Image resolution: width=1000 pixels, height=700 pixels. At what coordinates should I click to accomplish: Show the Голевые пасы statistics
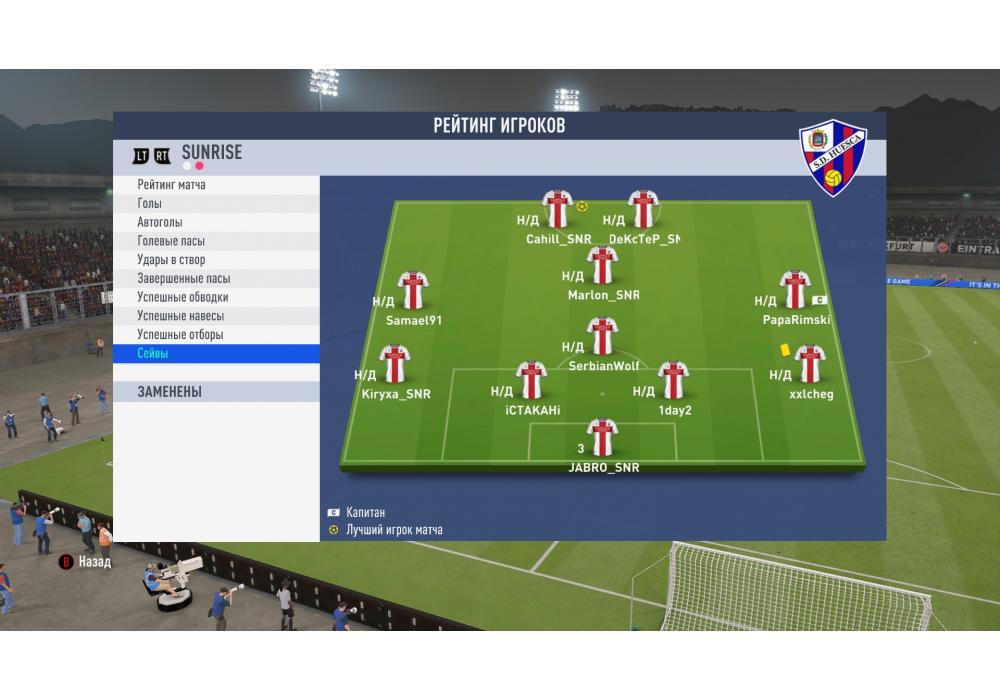tap(216, 241)
